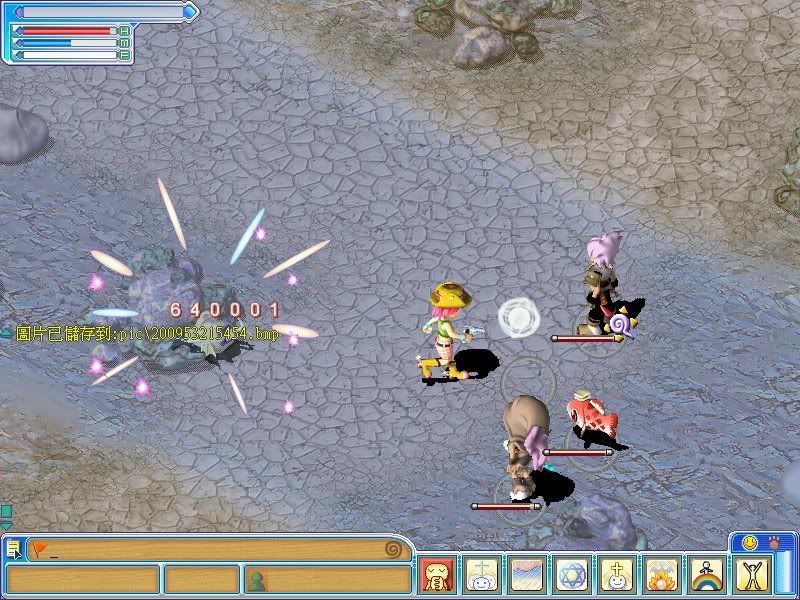The height and width of the screenshot is (600, 800).
Task: Select the green person icon
Action: point(257,579)
